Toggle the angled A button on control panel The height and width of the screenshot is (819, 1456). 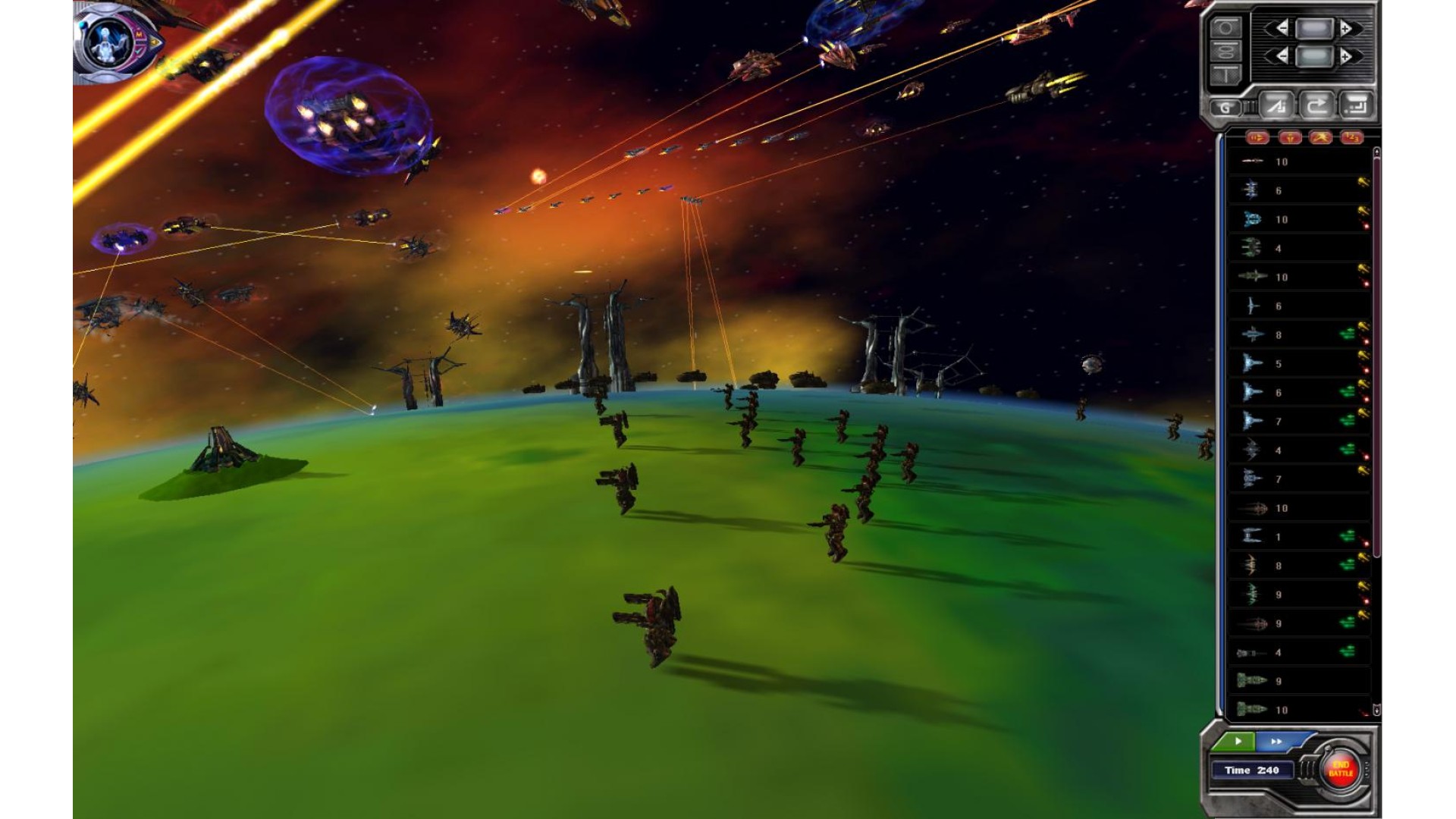coord(1277,106)
